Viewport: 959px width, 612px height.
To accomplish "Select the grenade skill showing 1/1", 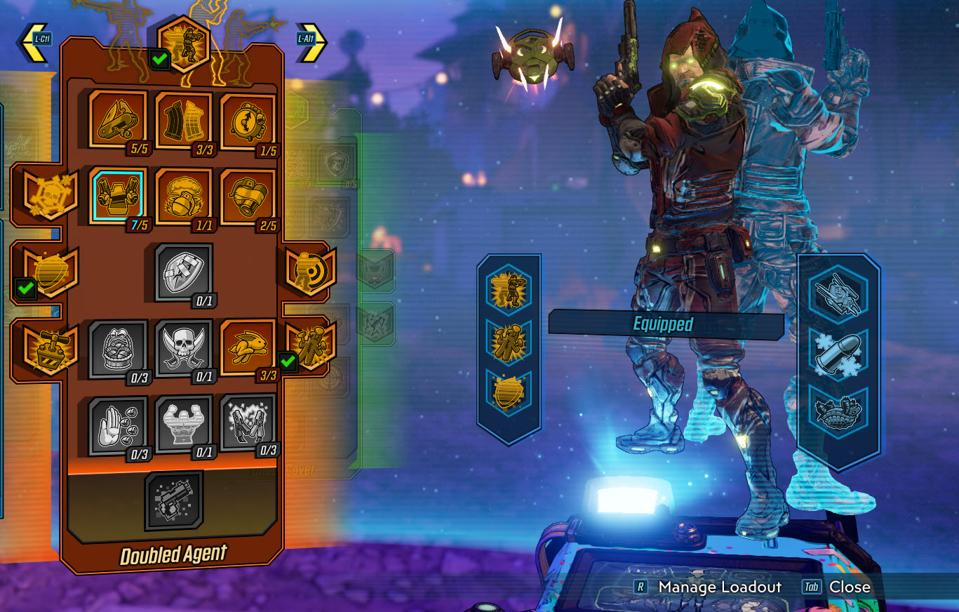I will point(183,195).
